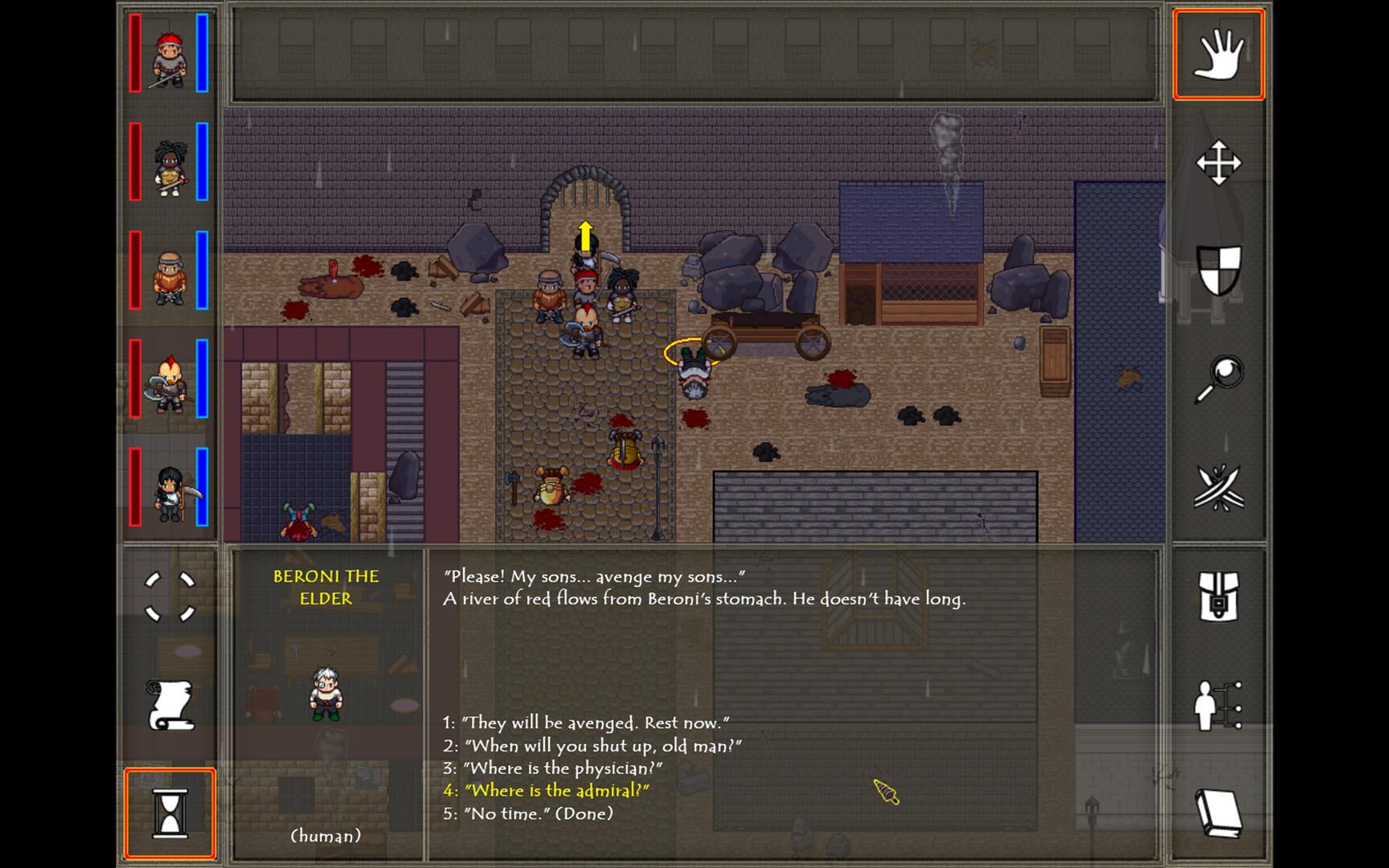Click the four-corner brackets view icon

(x=170, y=597)
